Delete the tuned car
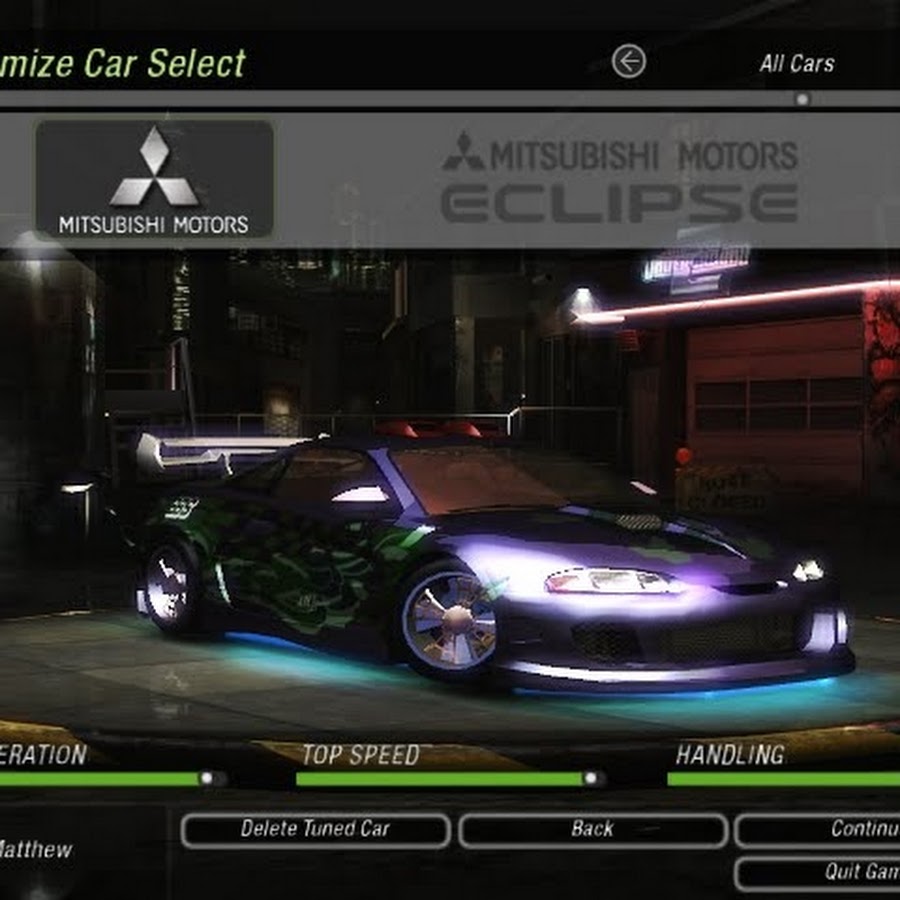Image resolution: width=900 pixels, height=900 pixels. pos(315,830)
